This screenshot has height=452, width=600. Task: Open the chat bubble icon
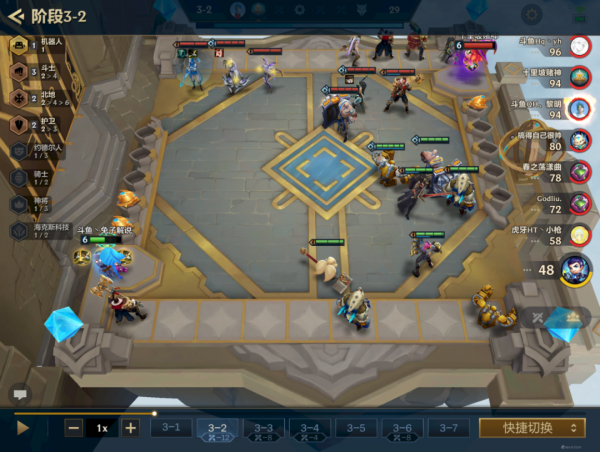point(17,393)
